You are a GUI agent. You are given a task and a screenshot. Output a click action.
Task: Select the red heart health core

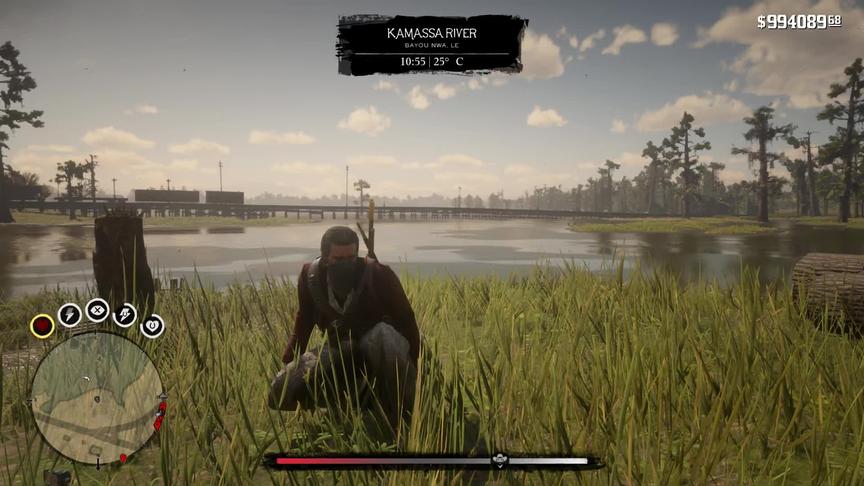click(42, 325)
